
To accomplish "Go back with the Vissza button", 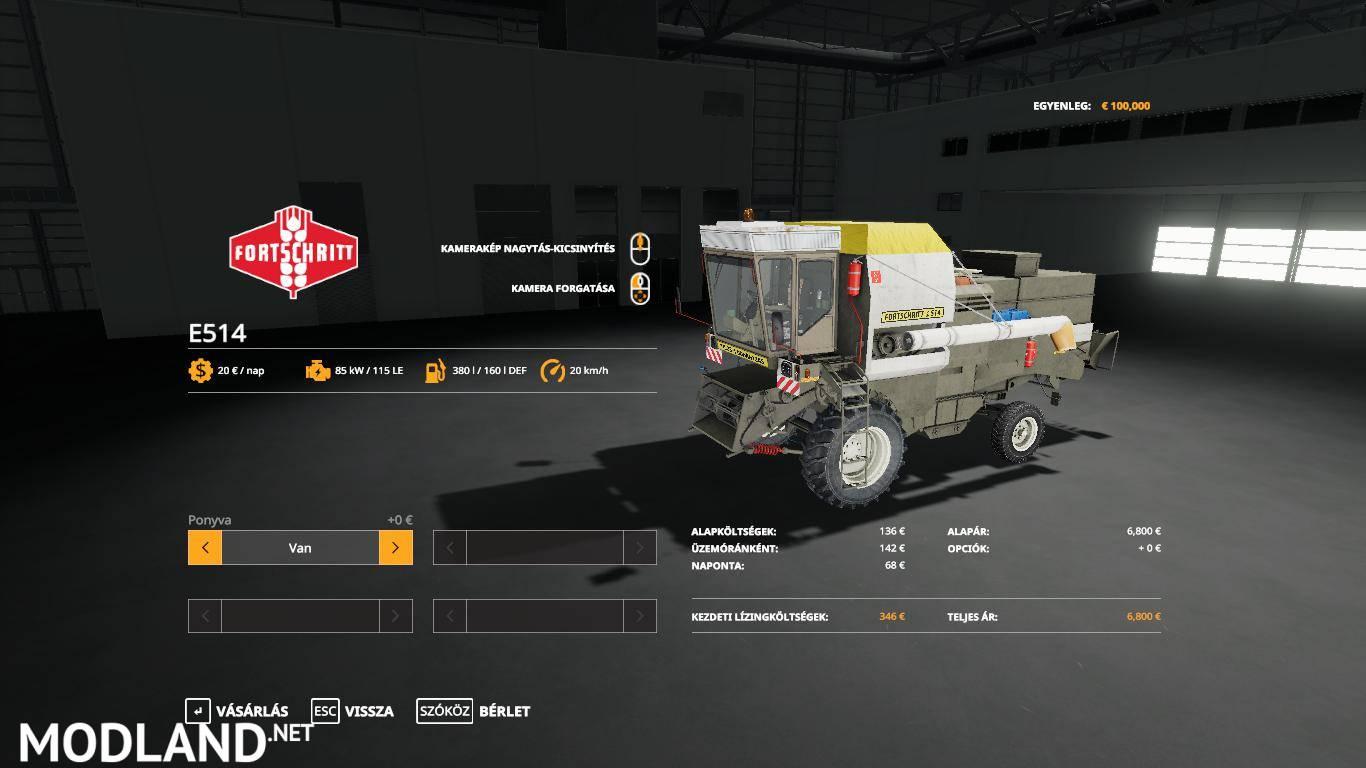I will (353, 711).
